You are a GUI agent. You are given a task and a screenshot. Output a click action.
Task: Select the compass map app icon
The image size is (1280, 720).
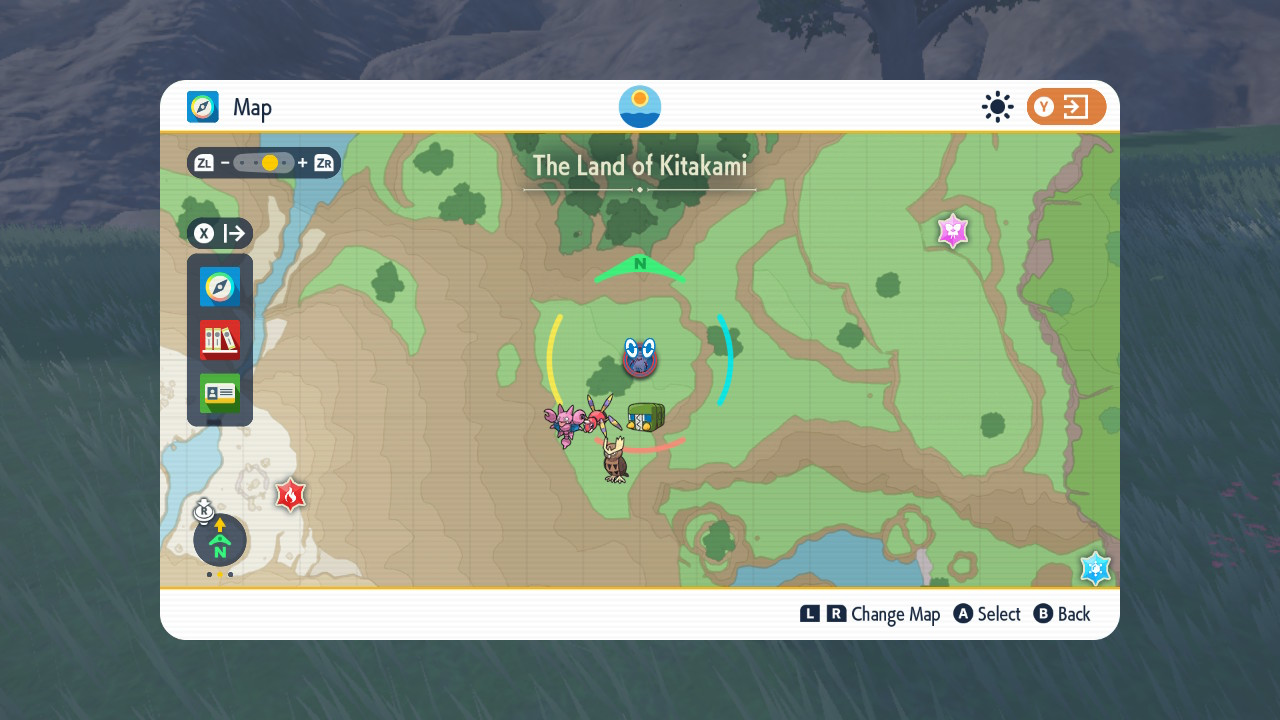(x=220, y=287)
